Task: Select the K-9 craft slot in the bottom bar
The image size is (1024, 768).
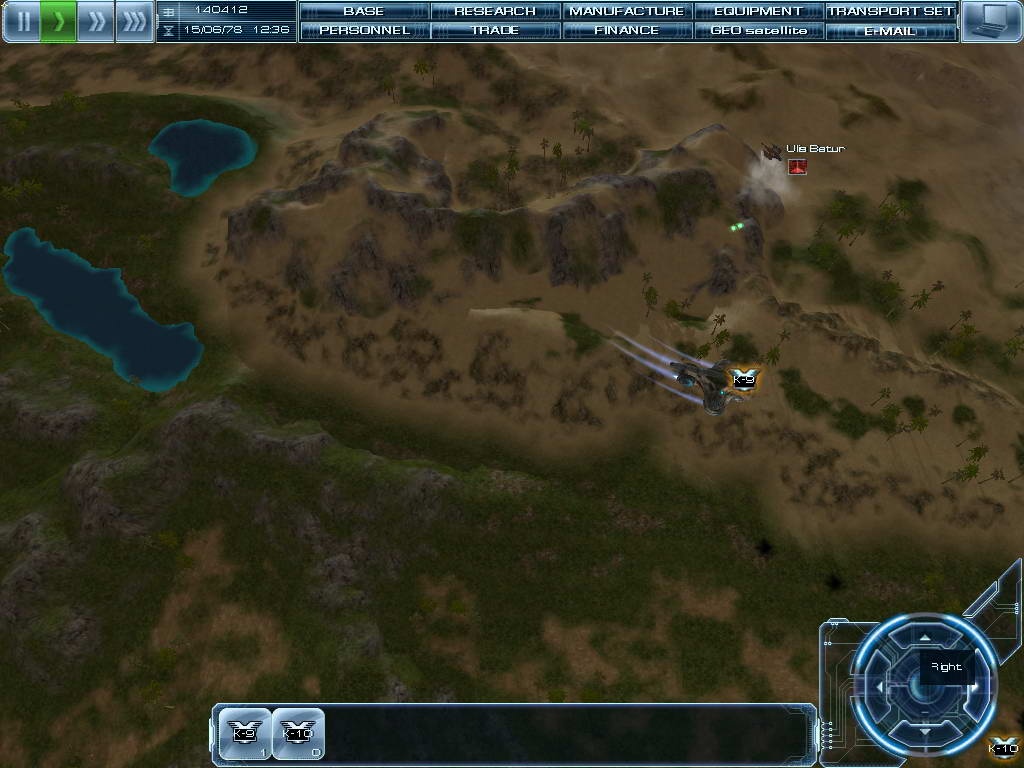Action: coord(245,734)
